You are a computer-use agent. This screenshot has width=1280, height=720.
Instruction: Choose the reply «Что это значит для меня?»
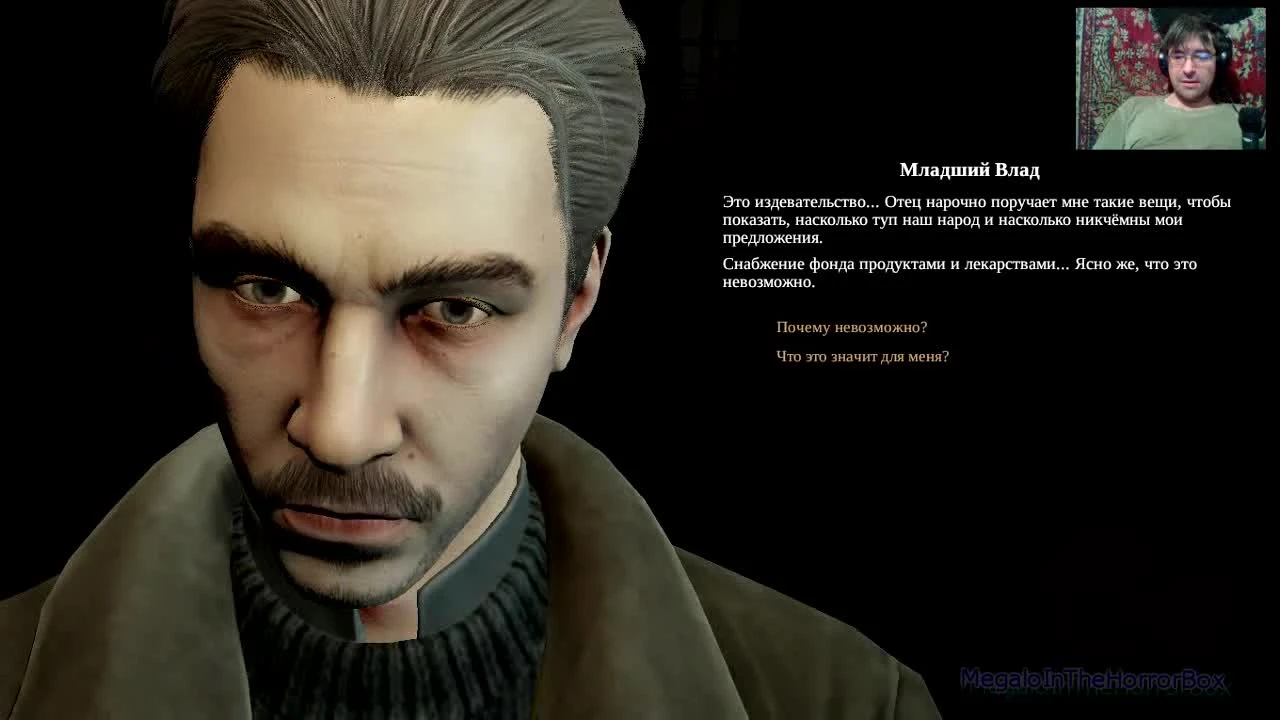coord(863,356)
